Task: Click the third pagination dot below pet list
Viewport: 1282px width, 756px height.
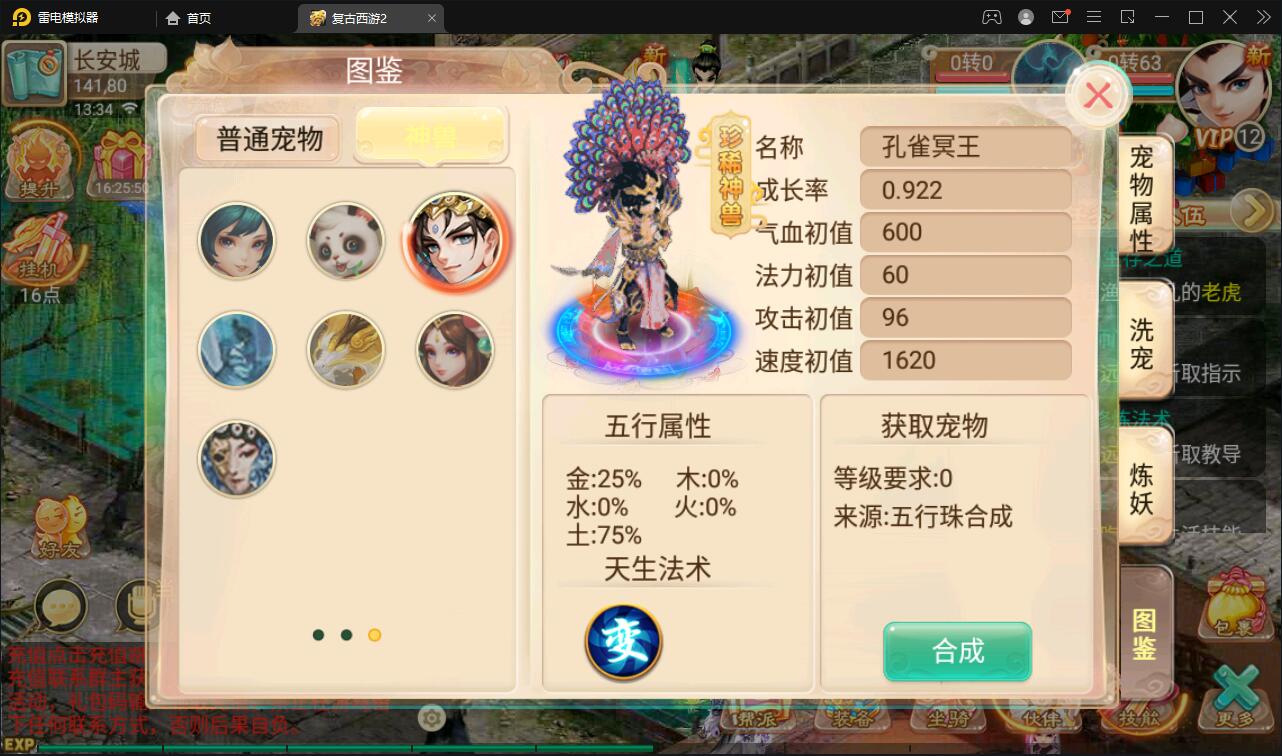Action: point(374,635)
